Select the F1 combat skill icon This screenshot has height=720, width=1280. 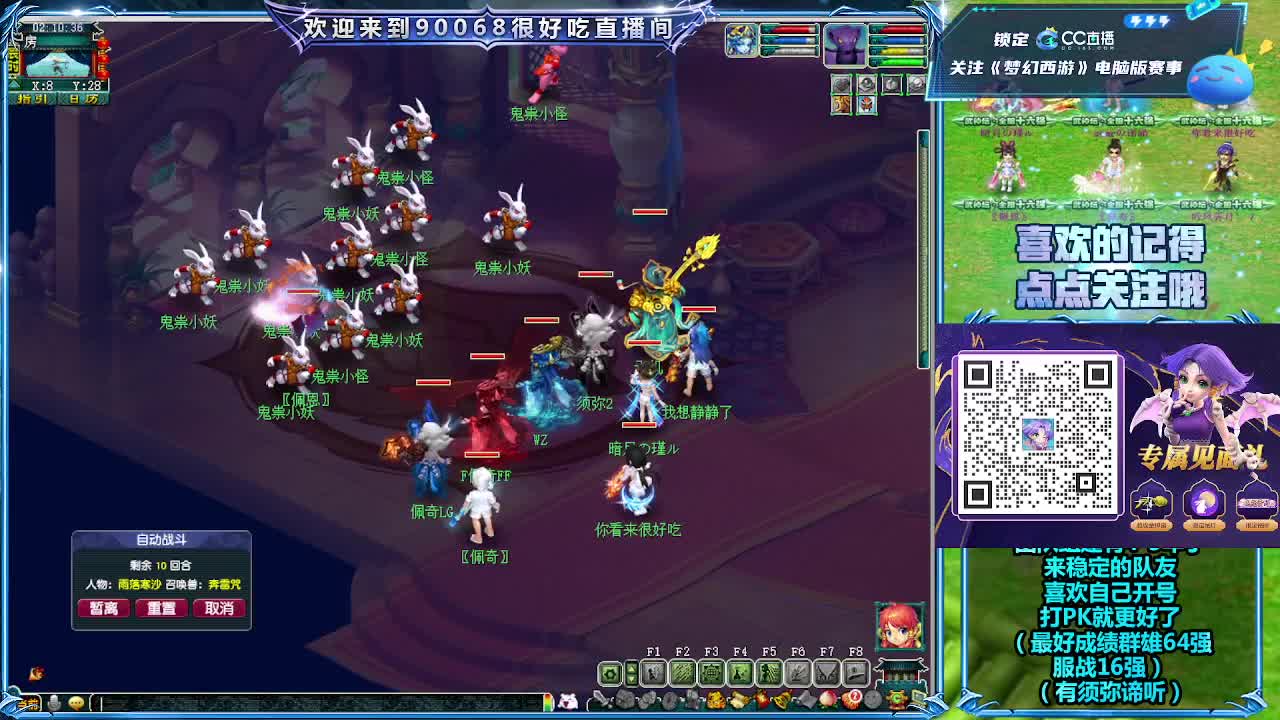[x=653, y=671]
